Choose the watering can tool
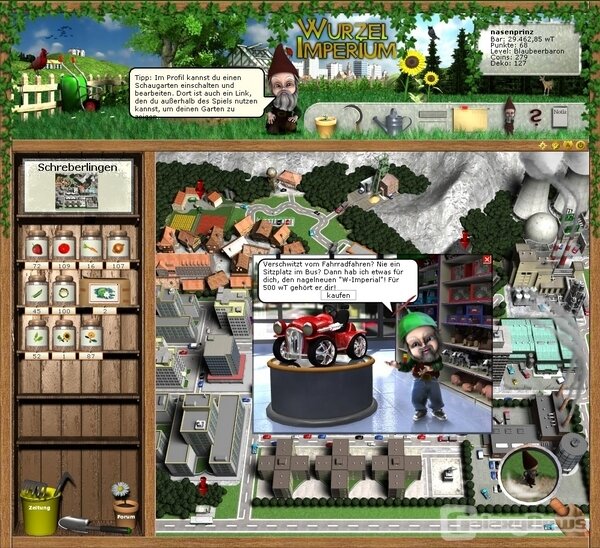 tap(391, 122)
